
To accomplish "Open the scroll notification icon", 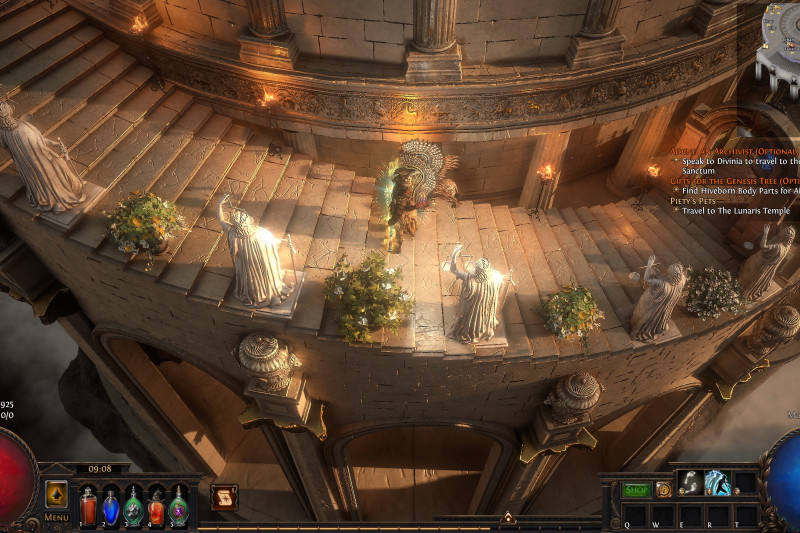I will coord(224,497).
